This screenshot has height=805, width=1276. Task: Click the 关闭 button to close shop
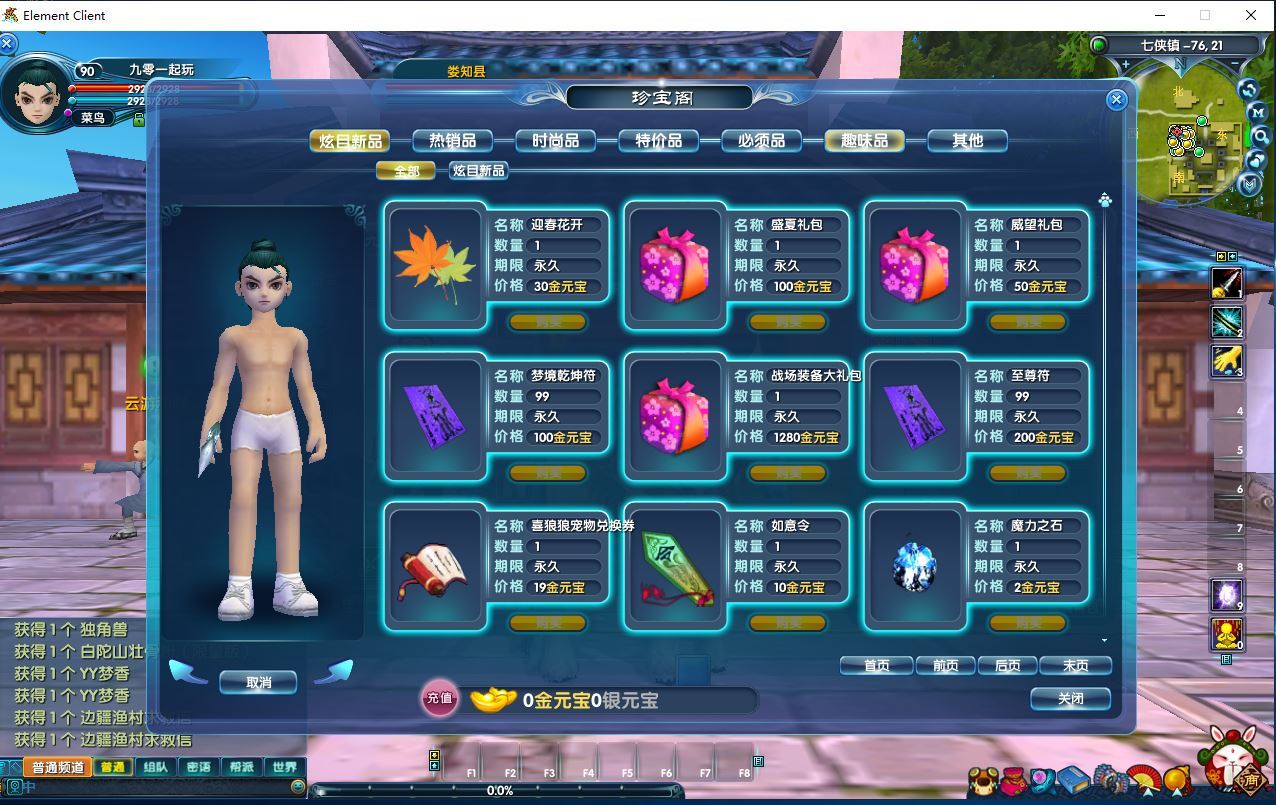point(1070,699)
